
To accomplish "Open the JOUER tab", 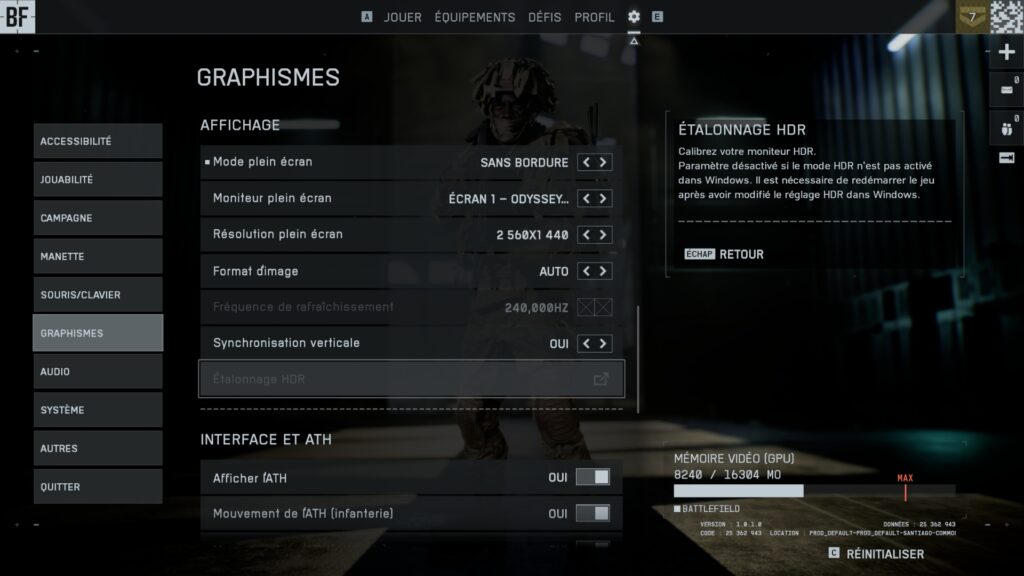I will click(403, 17).
